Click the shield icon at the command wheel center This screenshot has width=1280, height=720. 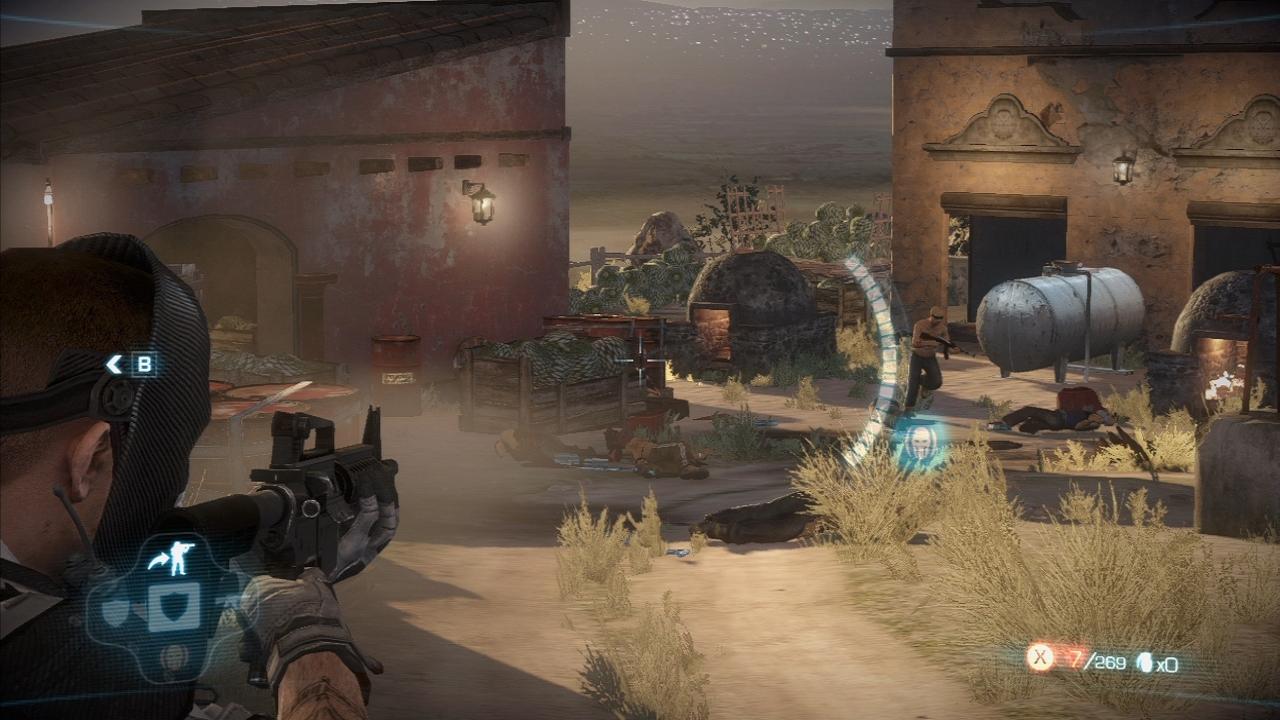(172, 607)
